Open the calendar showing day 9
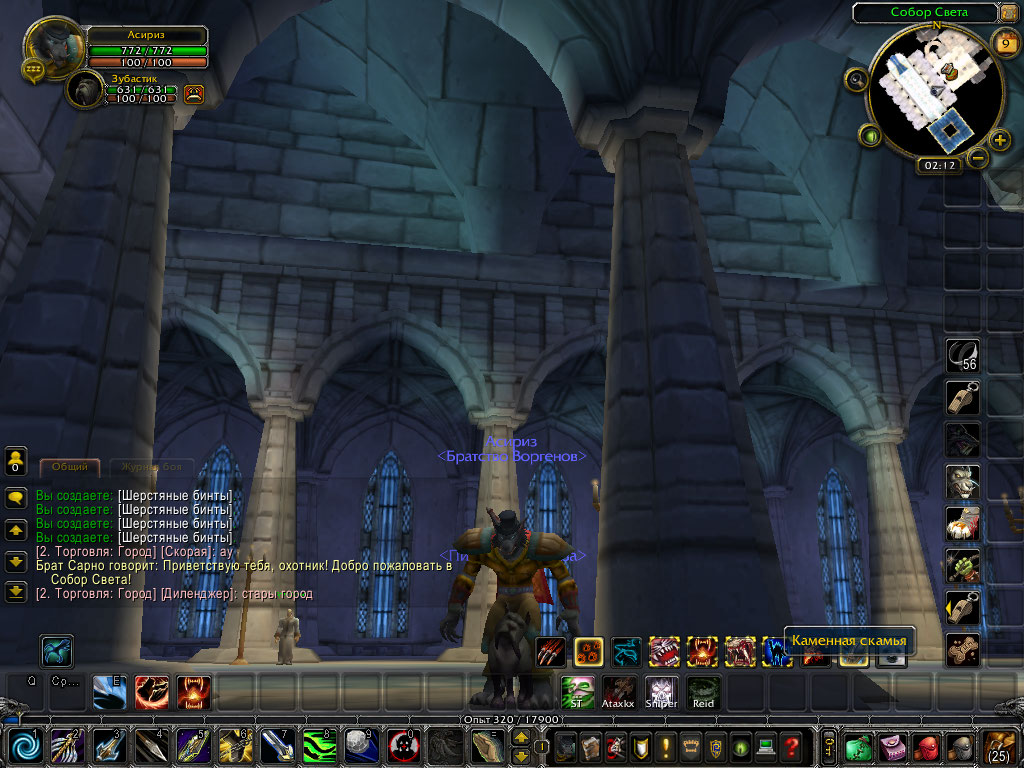Screen dimensions: 1024x768 [x=1005, y=41]
